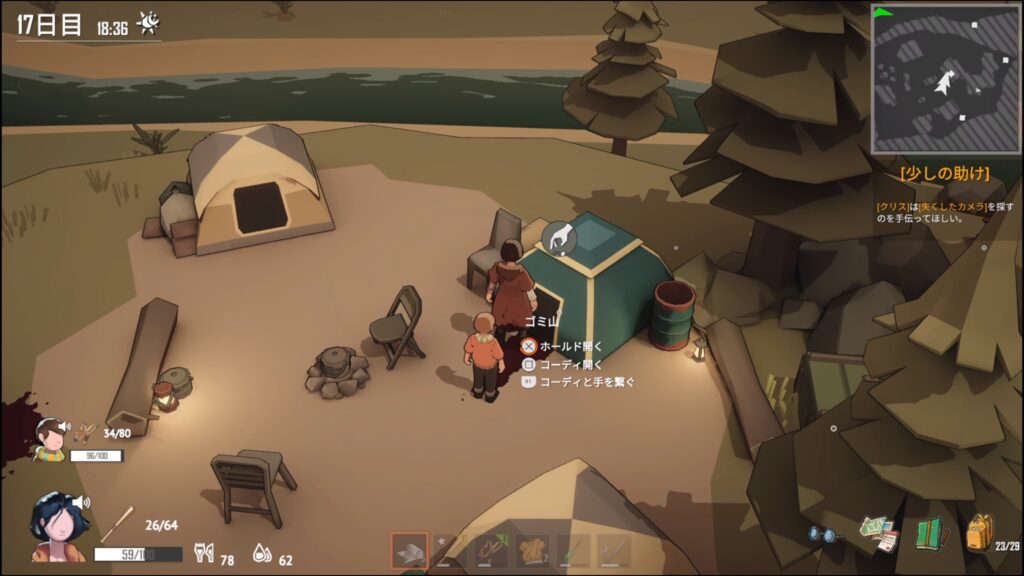
Task: Select the boy Cody's portrait
Action: tap(49, 438)
